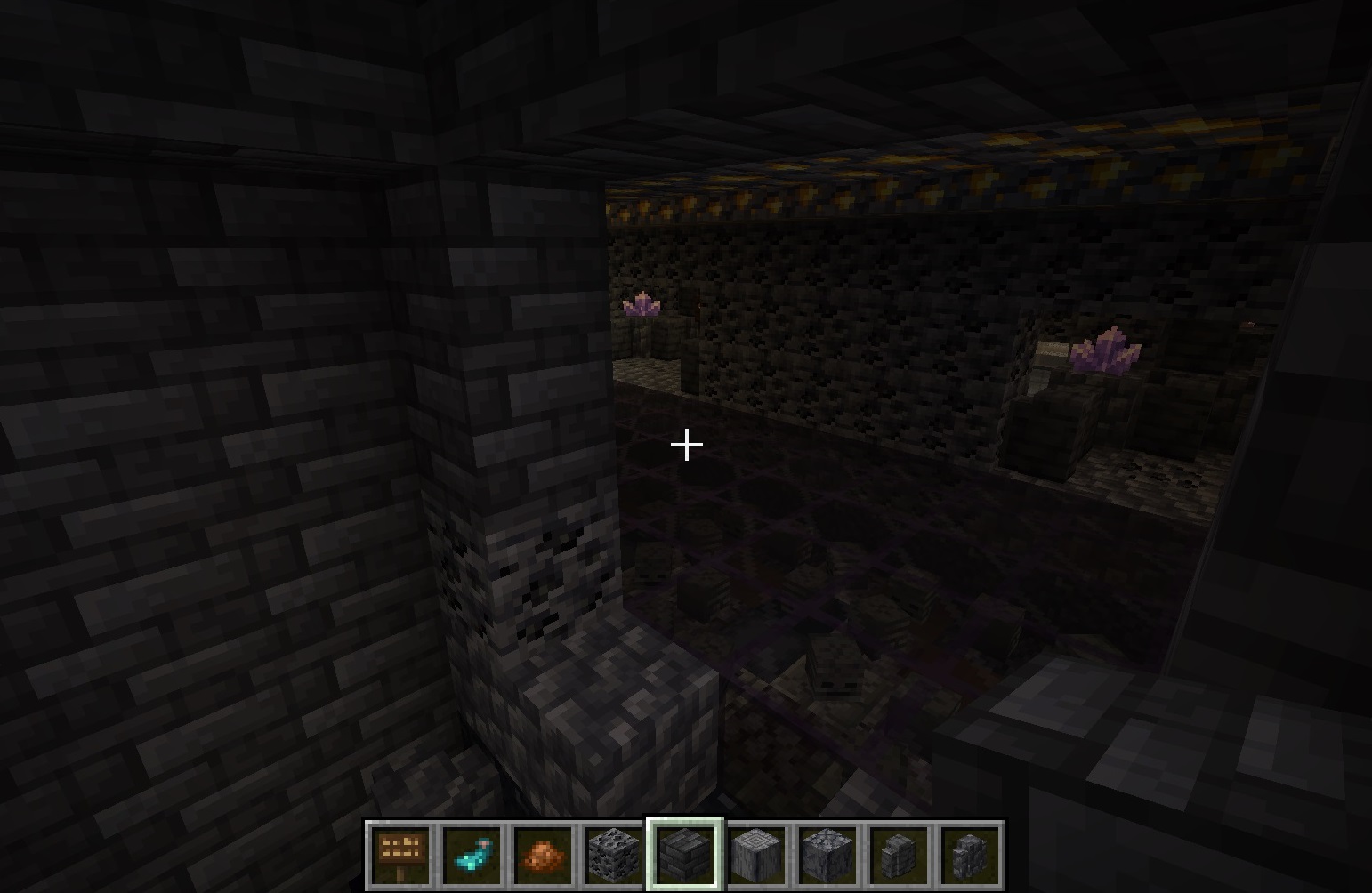Select the grey pillar block slot

(x=756, y=855)
